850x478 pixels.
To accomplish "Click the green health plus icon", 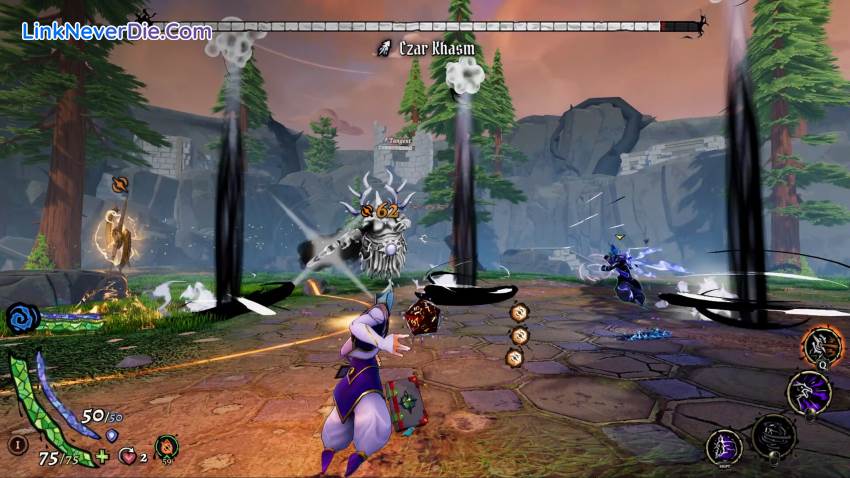I will pos(102,458).
